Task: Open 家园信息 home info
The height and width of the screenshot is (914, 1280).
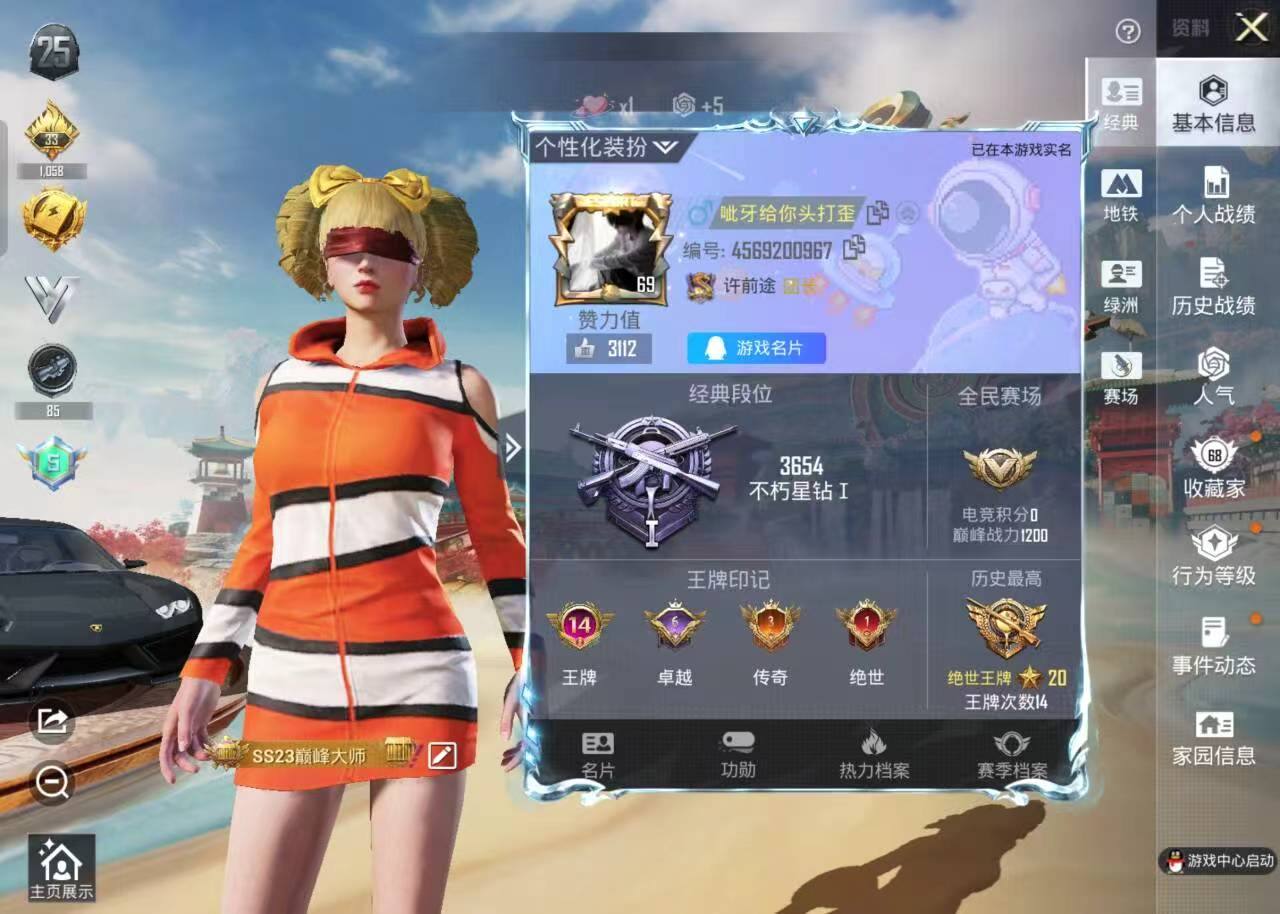Action: (x=1213, y=738)
